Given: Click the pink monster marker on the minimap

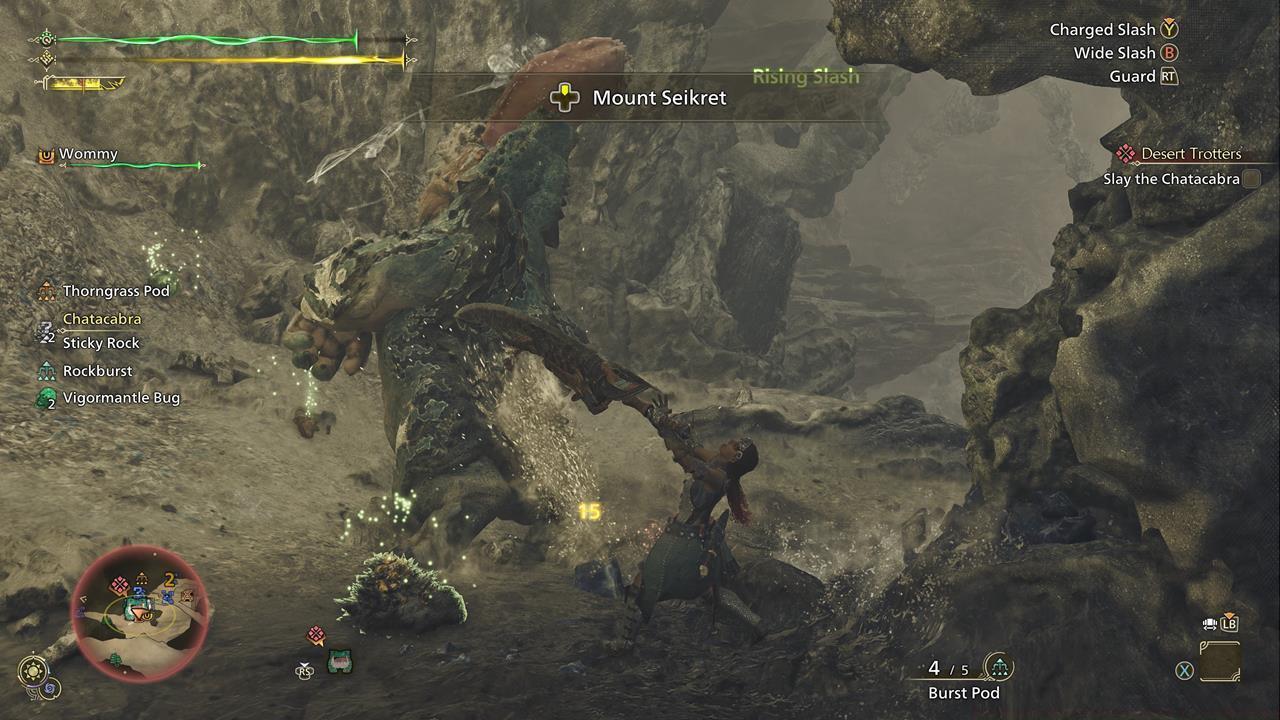Looking at the screenshot, I should pyautogui.click(x=119, y=586).
